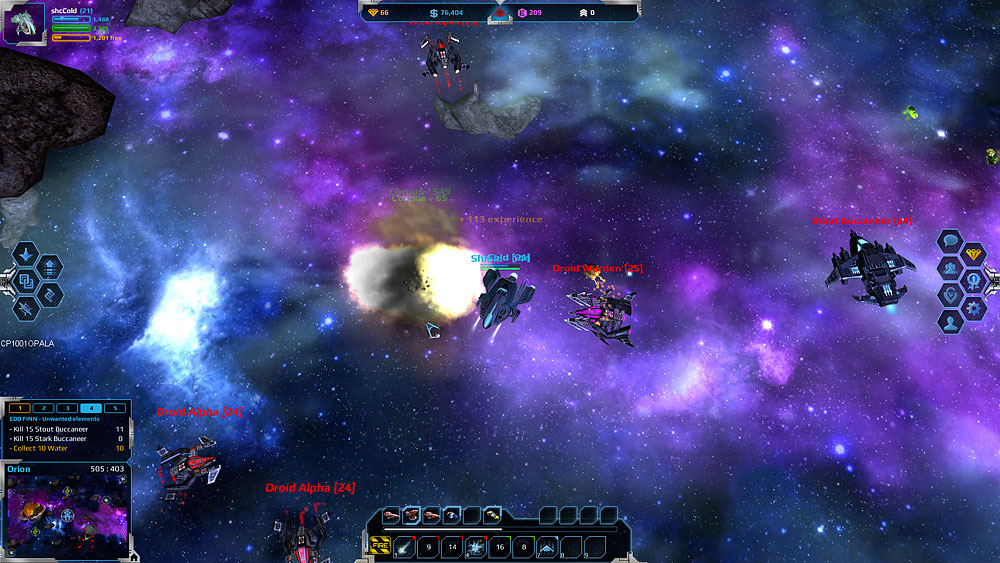The height and width of the screenshot is (563, 1000).
Task: Switch to quest tab 2
Action: point(43,408)
